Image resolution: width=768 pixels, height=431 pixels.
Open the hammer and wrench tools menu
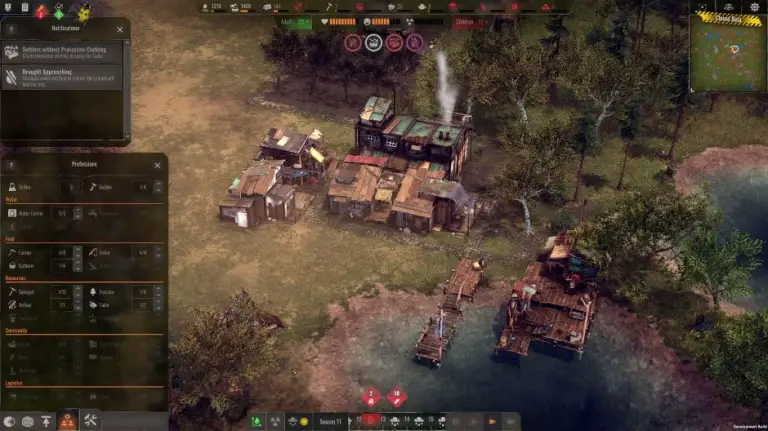[90, 421]
